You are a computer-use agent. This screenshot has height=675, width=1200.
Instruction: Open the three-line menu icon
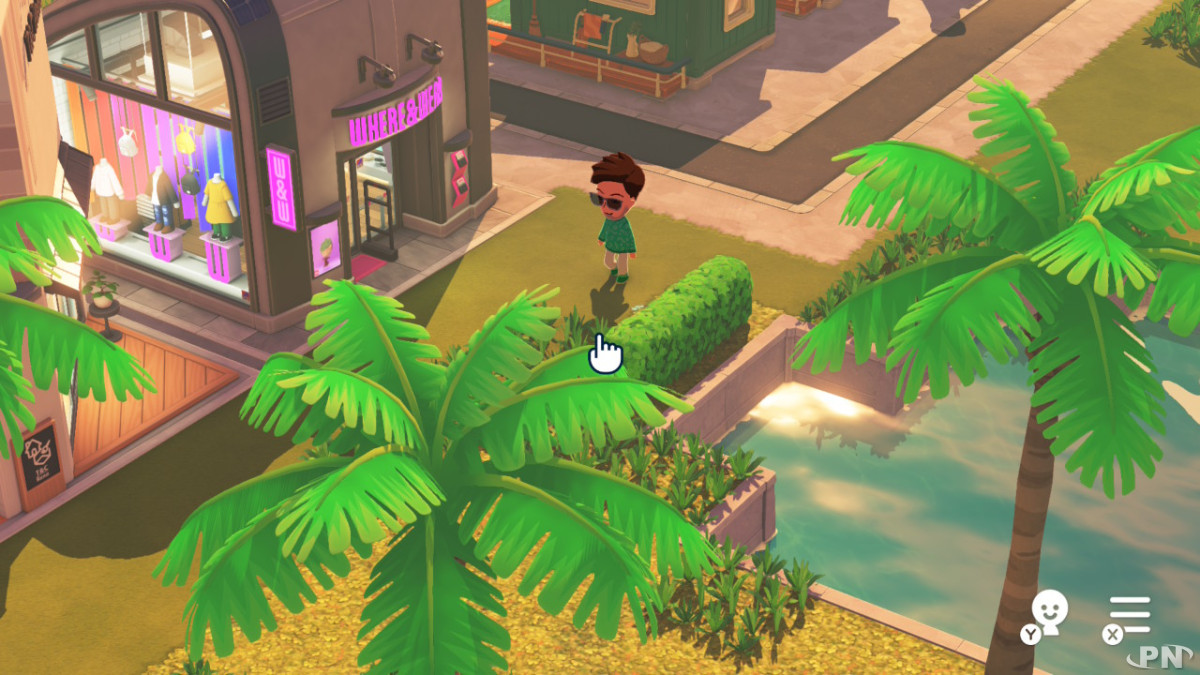click(x=1131, y=614)
